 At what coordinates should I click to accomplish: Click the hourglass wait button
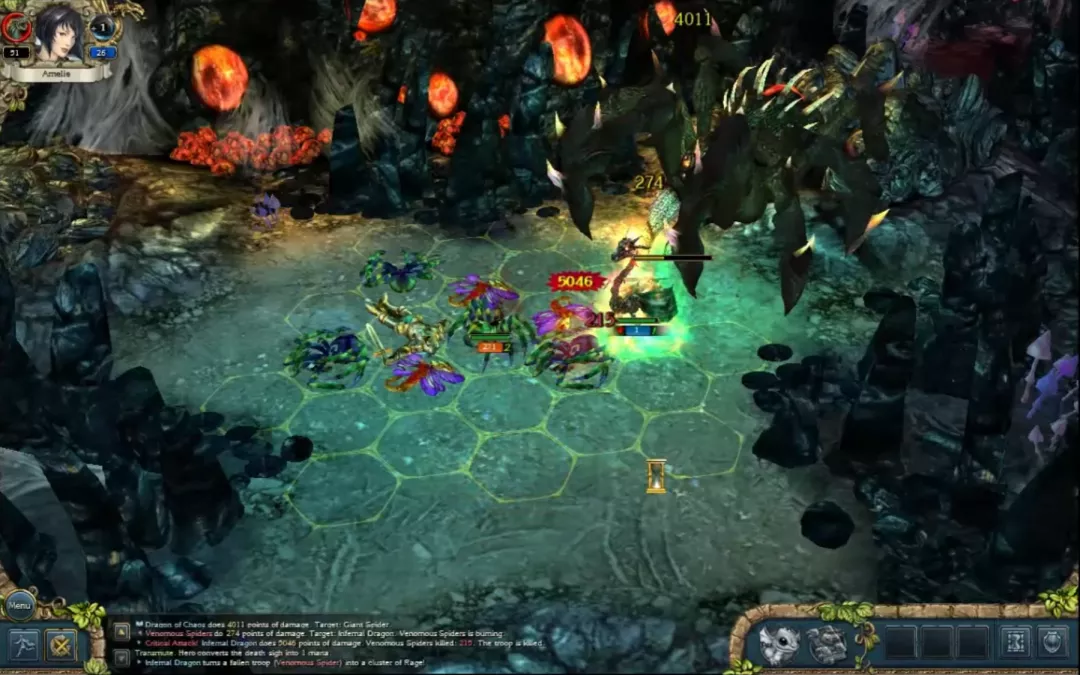tap(1015, 642)
